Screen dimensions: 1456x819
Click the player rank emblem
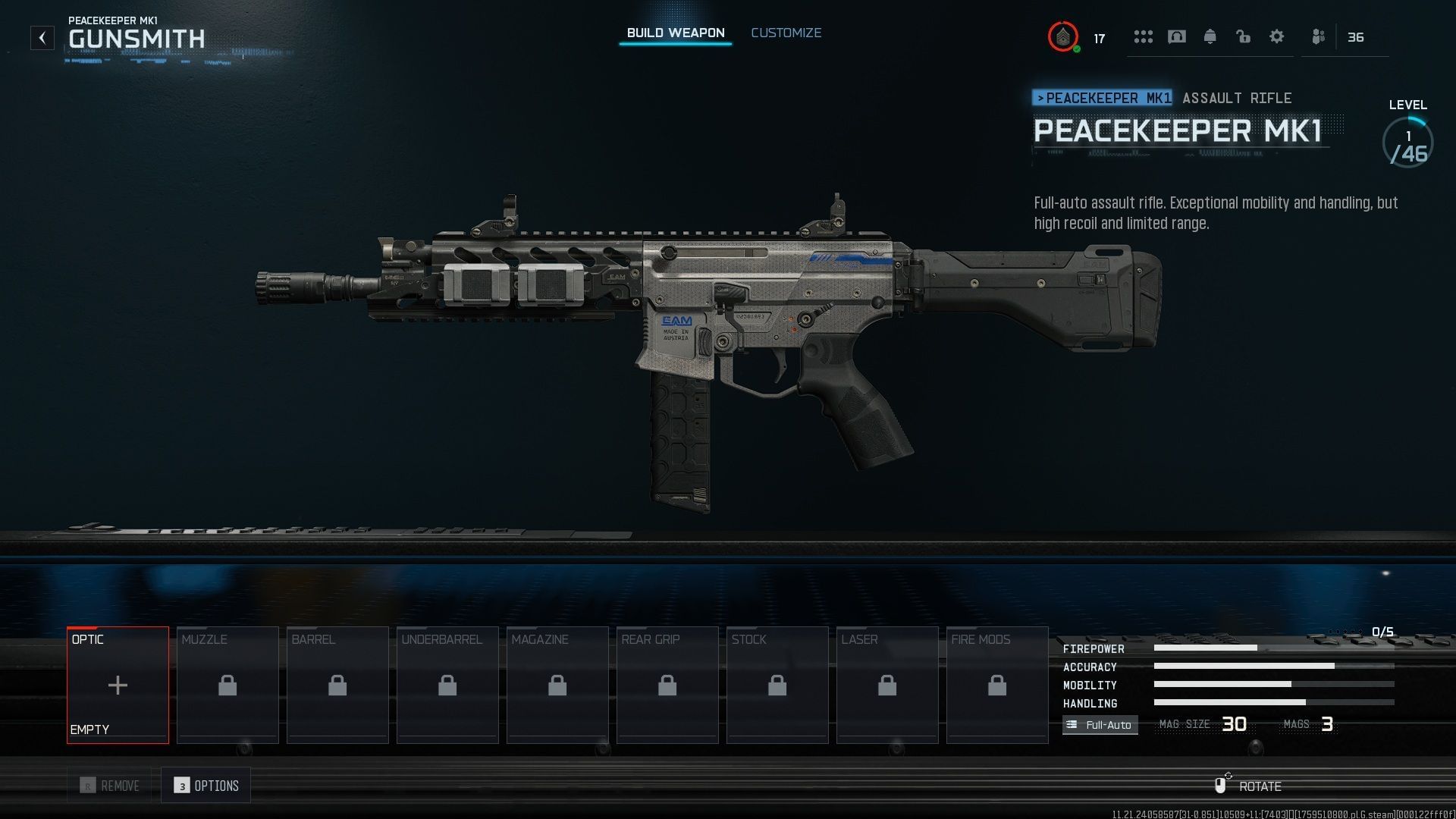tap(1063, 36)
